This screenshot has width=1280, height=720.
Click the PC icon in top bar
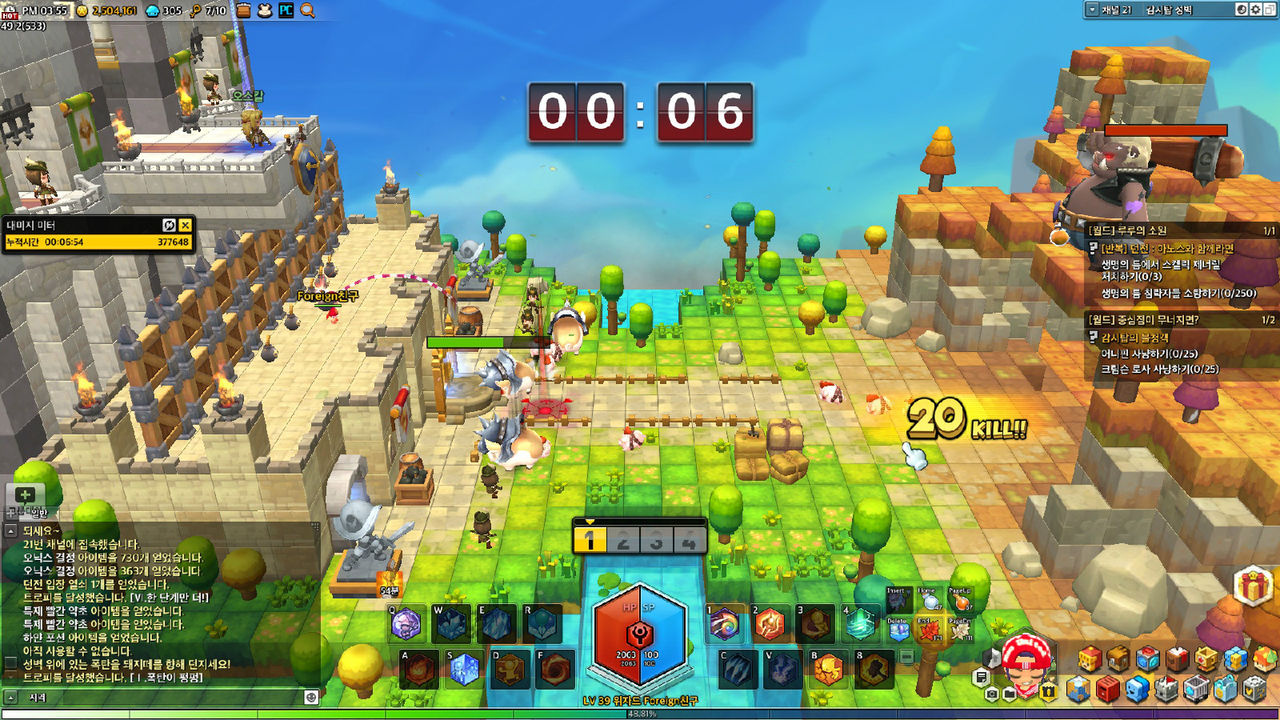tap(285, 10)
